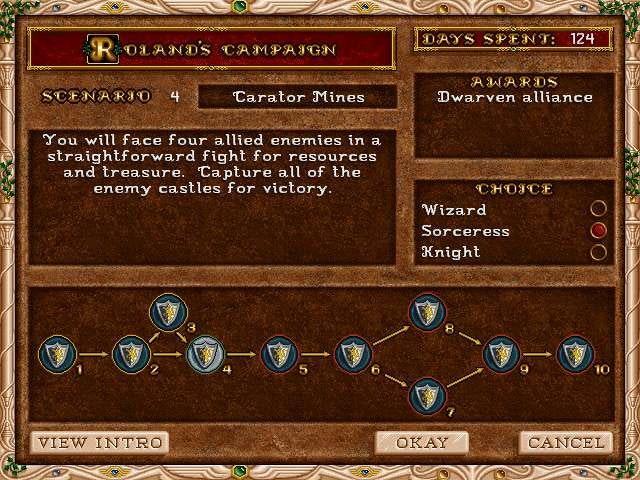Select scenario 1 shield on campaign map
This screenshot has width=640, height=480.
57,353
